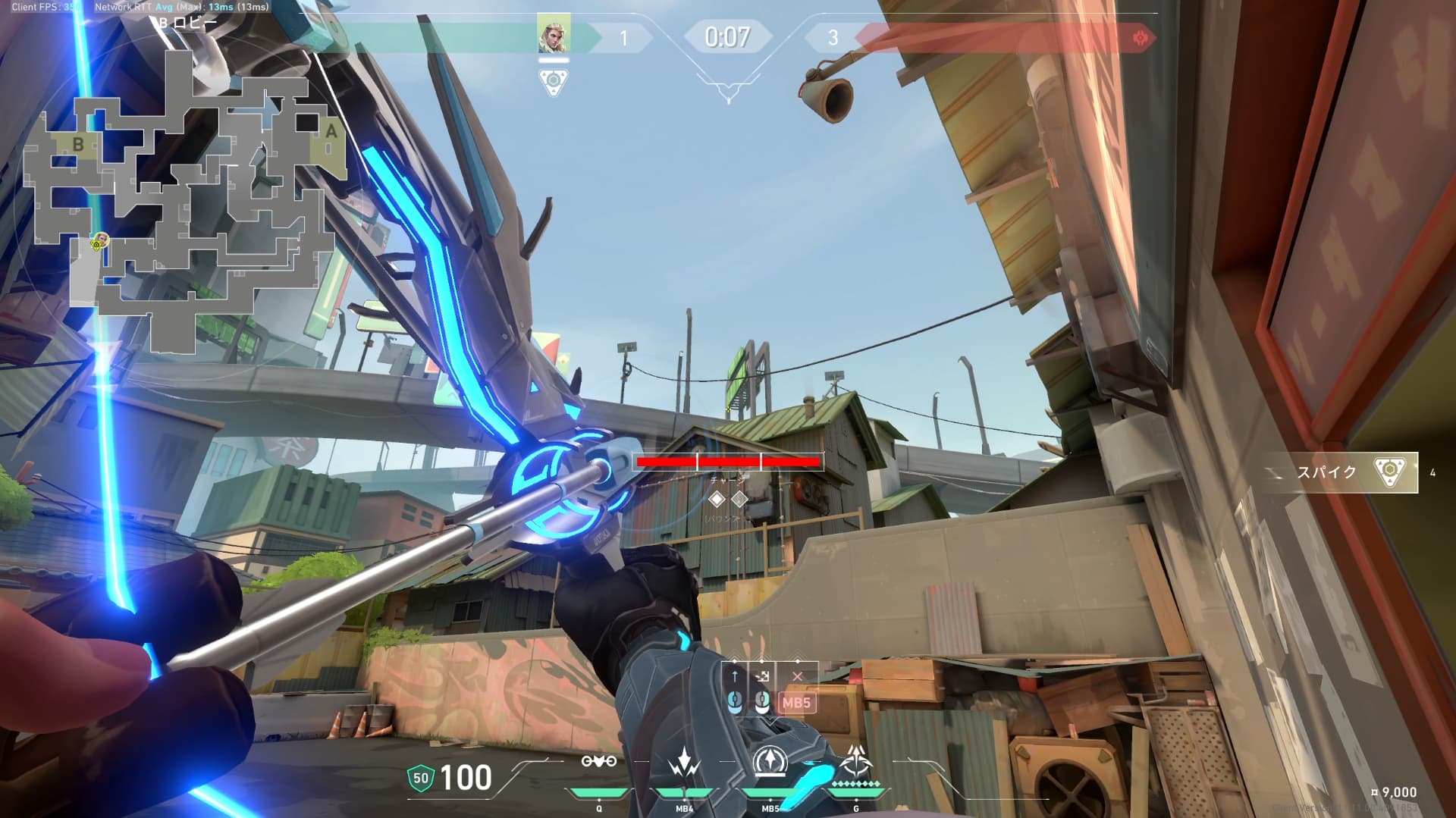Select the Shock Bolt ability icon
1456x818 pixels.
tap(684, 761)
